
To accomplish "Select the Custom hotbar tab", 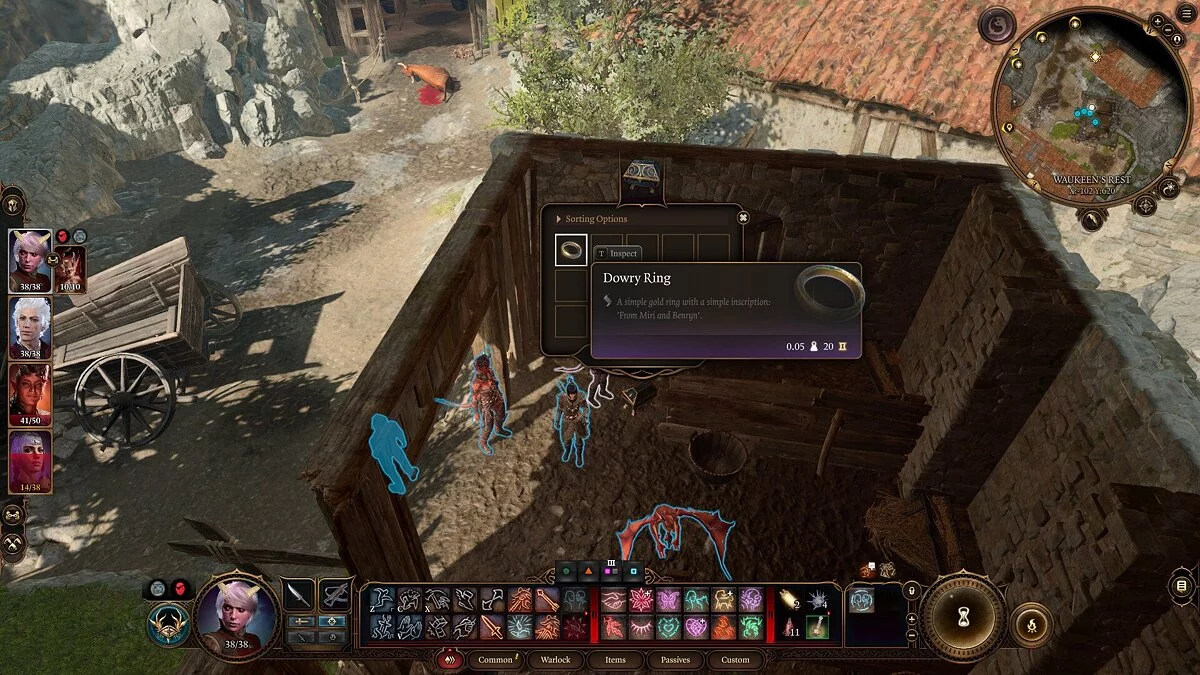I will click(735, 660).
